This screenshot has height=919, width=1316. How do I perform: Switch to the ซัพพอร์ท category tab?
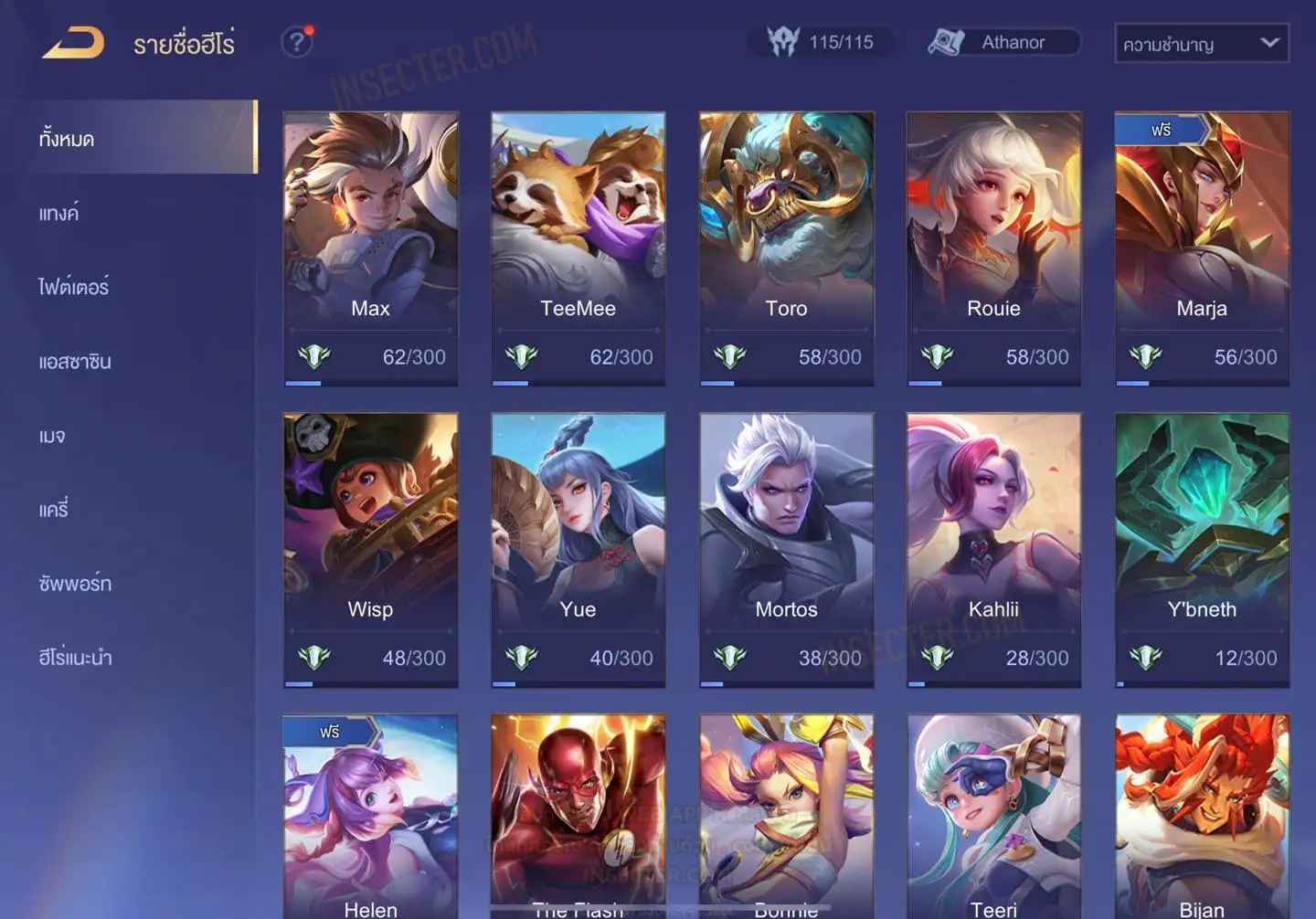[75, 584]
